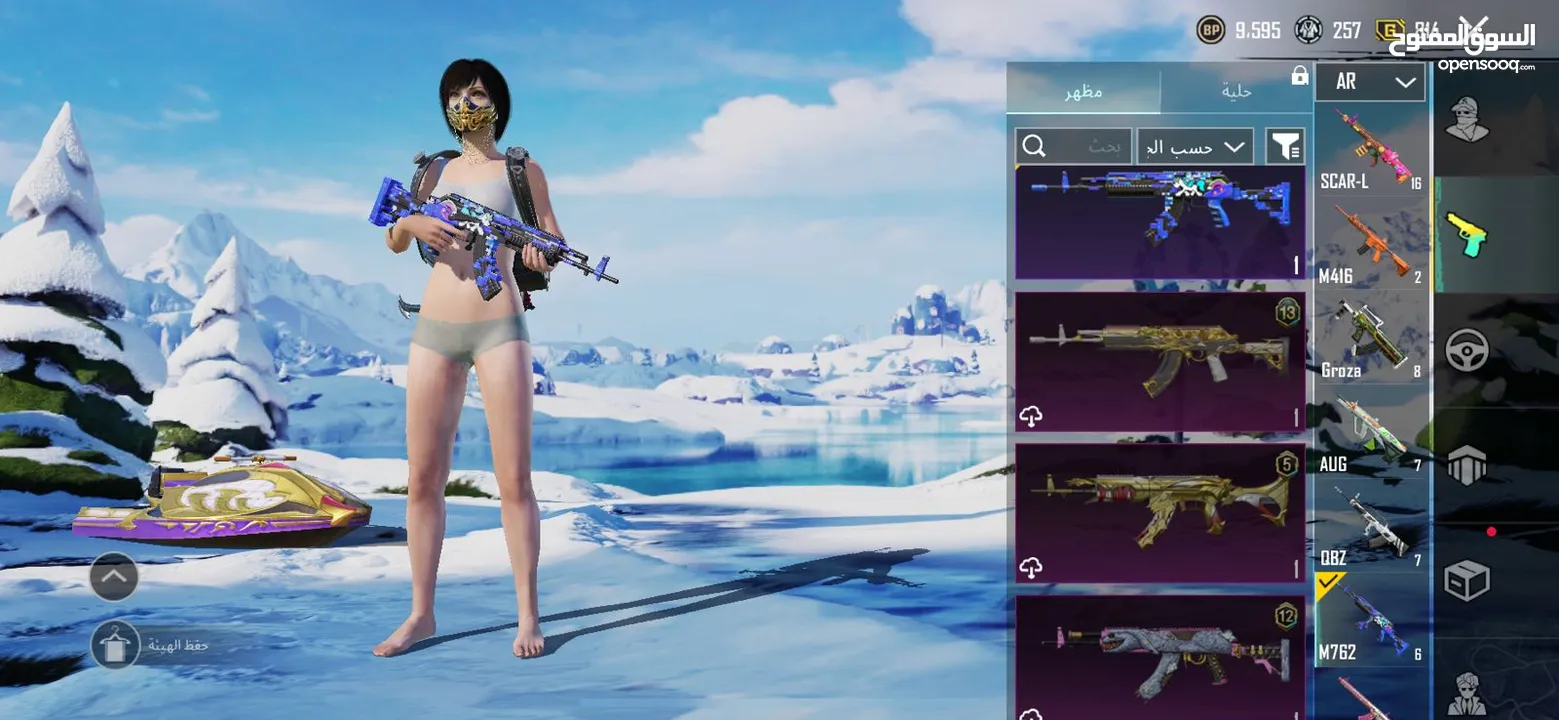Select SCAR-L in the weapon list
Screen dimensions: 1559x720
click(1372, 150)
